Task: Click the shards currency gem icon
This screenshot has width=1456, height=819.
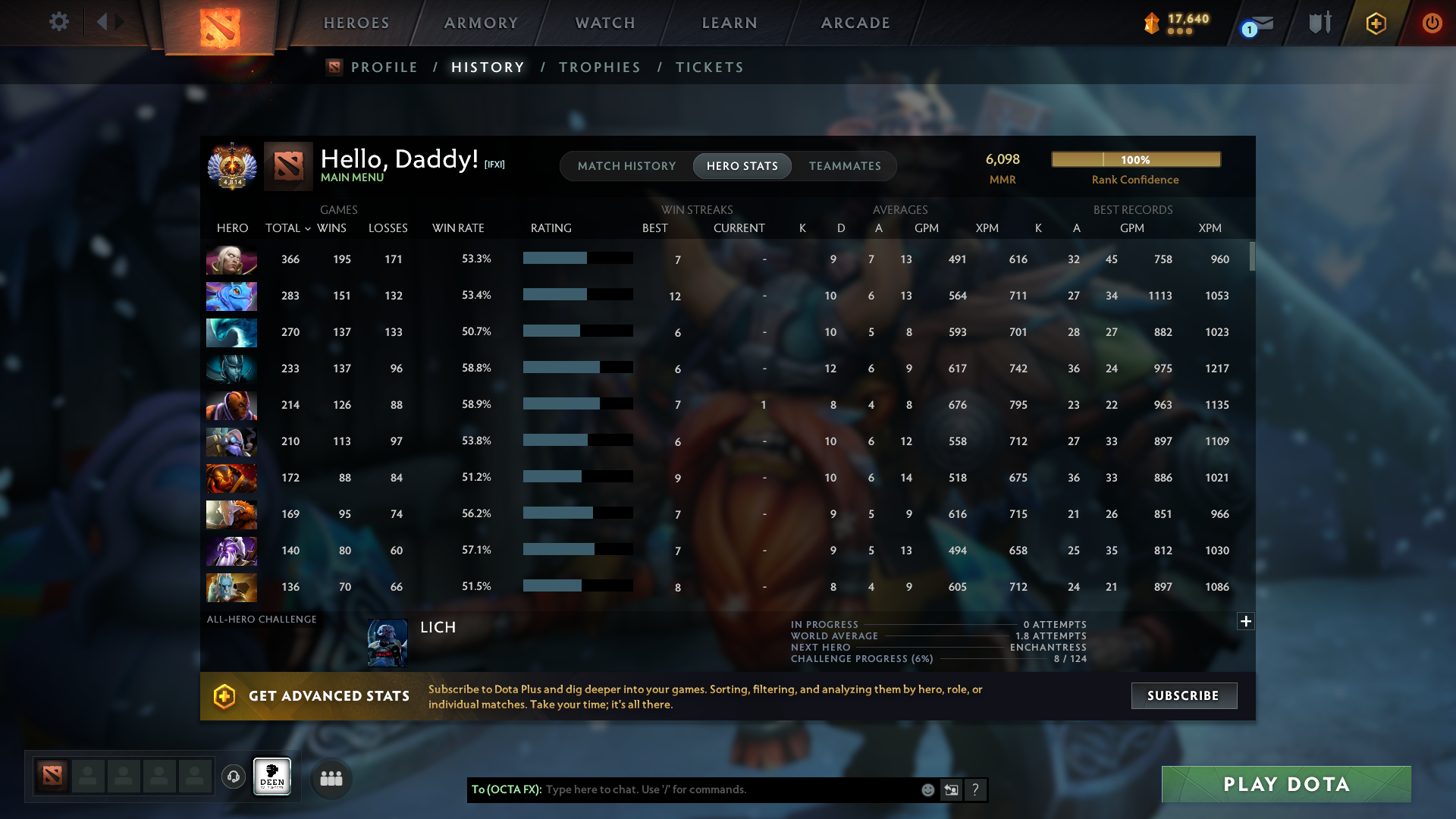Action: pyautogui.click(x=1151, y=23)
